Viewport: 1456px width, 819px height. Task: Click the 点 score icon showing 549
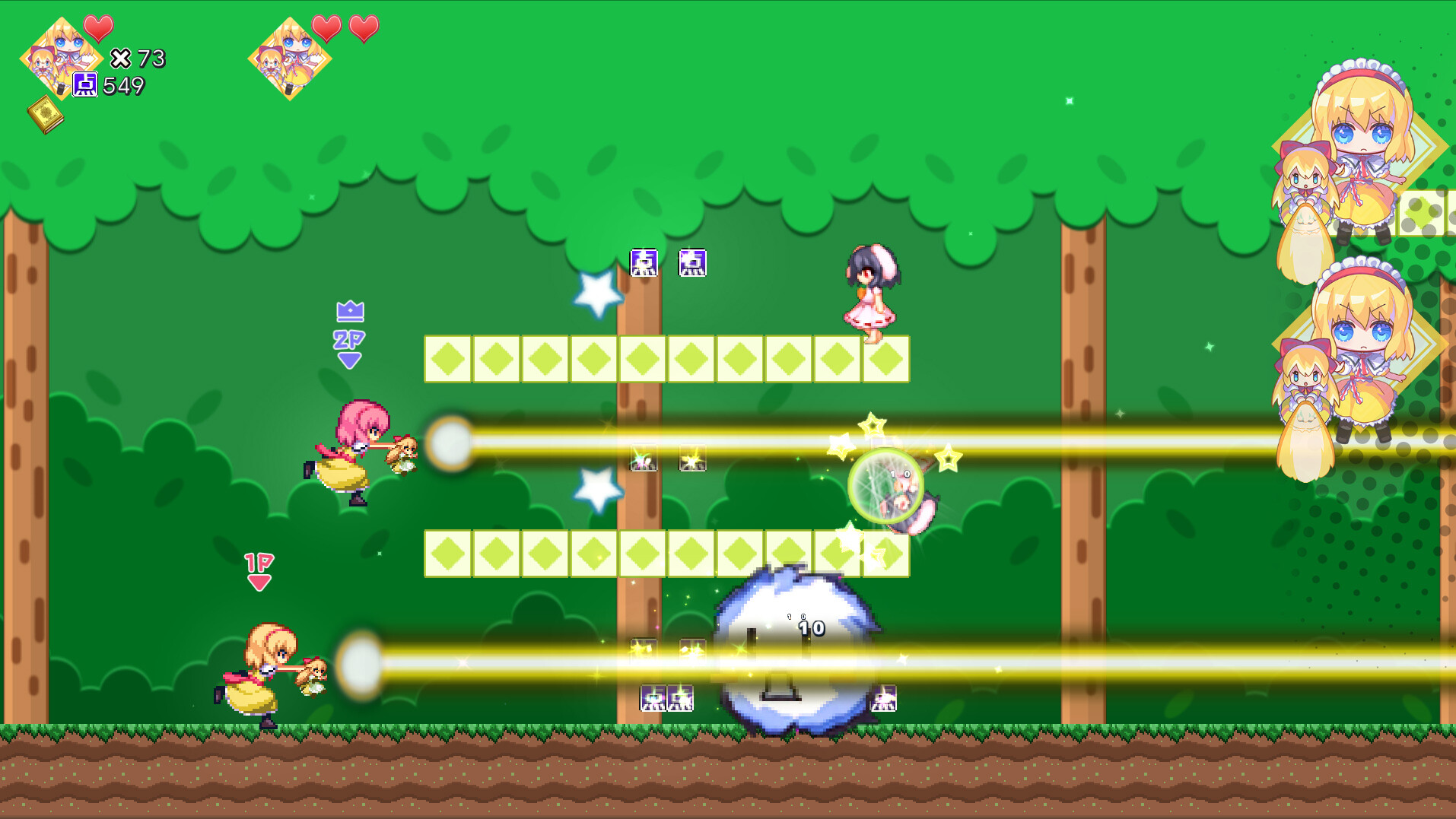(x=85, y=85)
